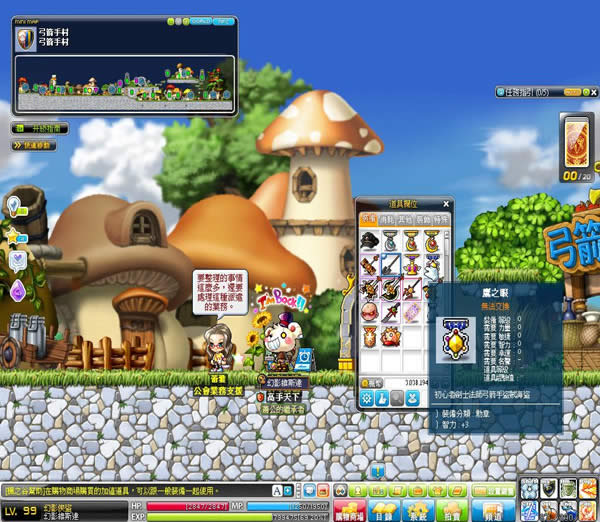Click the blue gear button in inventory
This screenshot has width=600, height=522.
click(x=369, y=399)
